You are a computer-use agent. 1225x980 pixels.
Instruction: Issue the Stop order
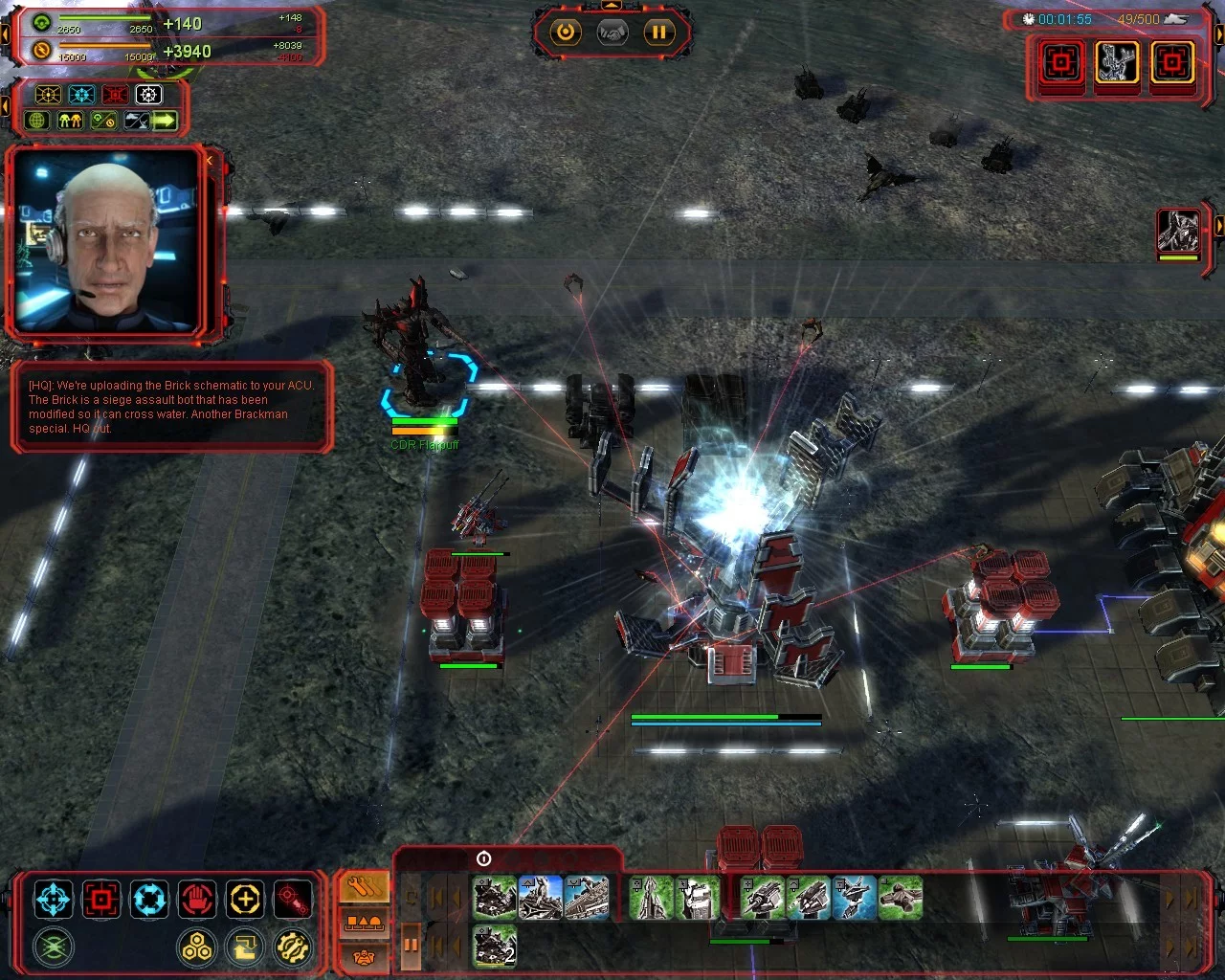(197, 900)
